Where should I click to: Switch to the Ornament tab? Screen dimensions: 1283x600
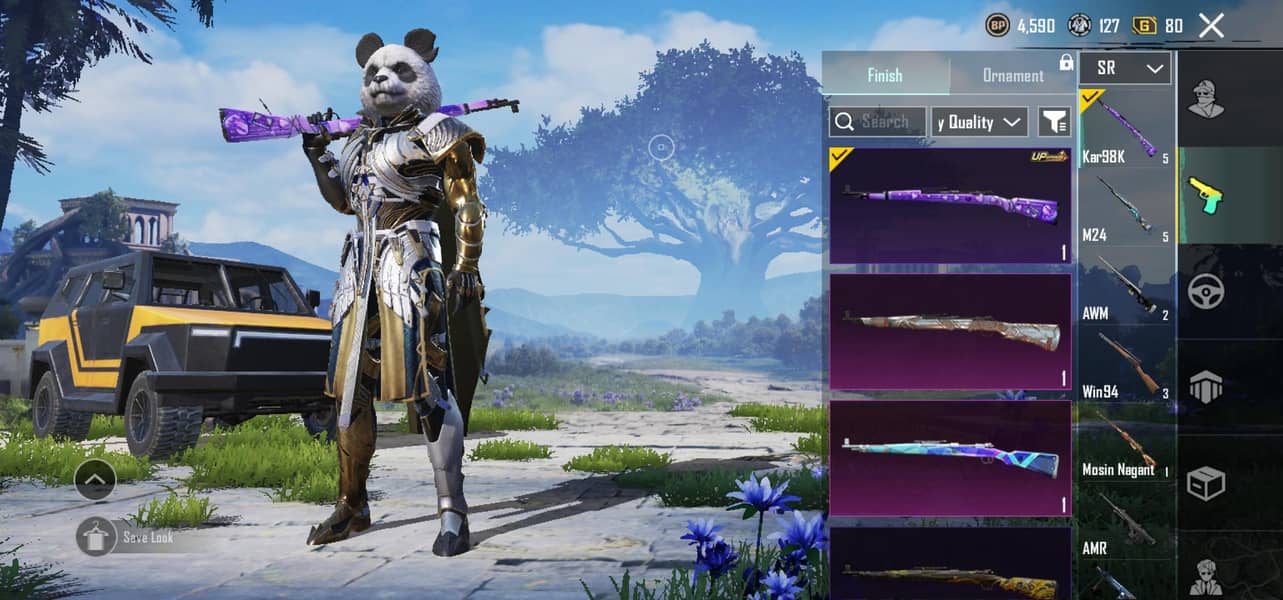(x=1012, y=75)
